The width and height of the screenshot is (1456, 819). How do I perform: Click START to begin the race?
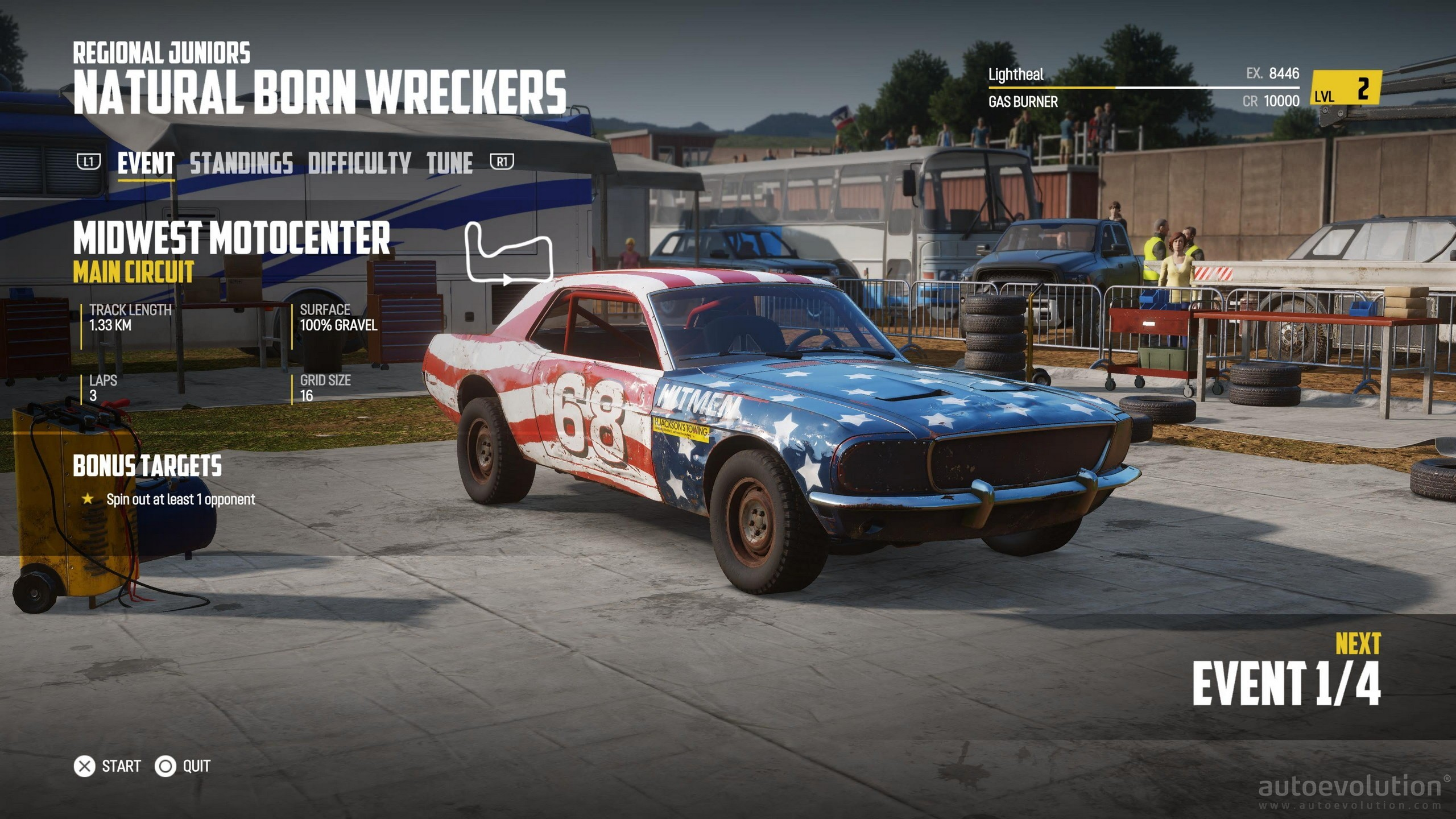tap(120, 766)
